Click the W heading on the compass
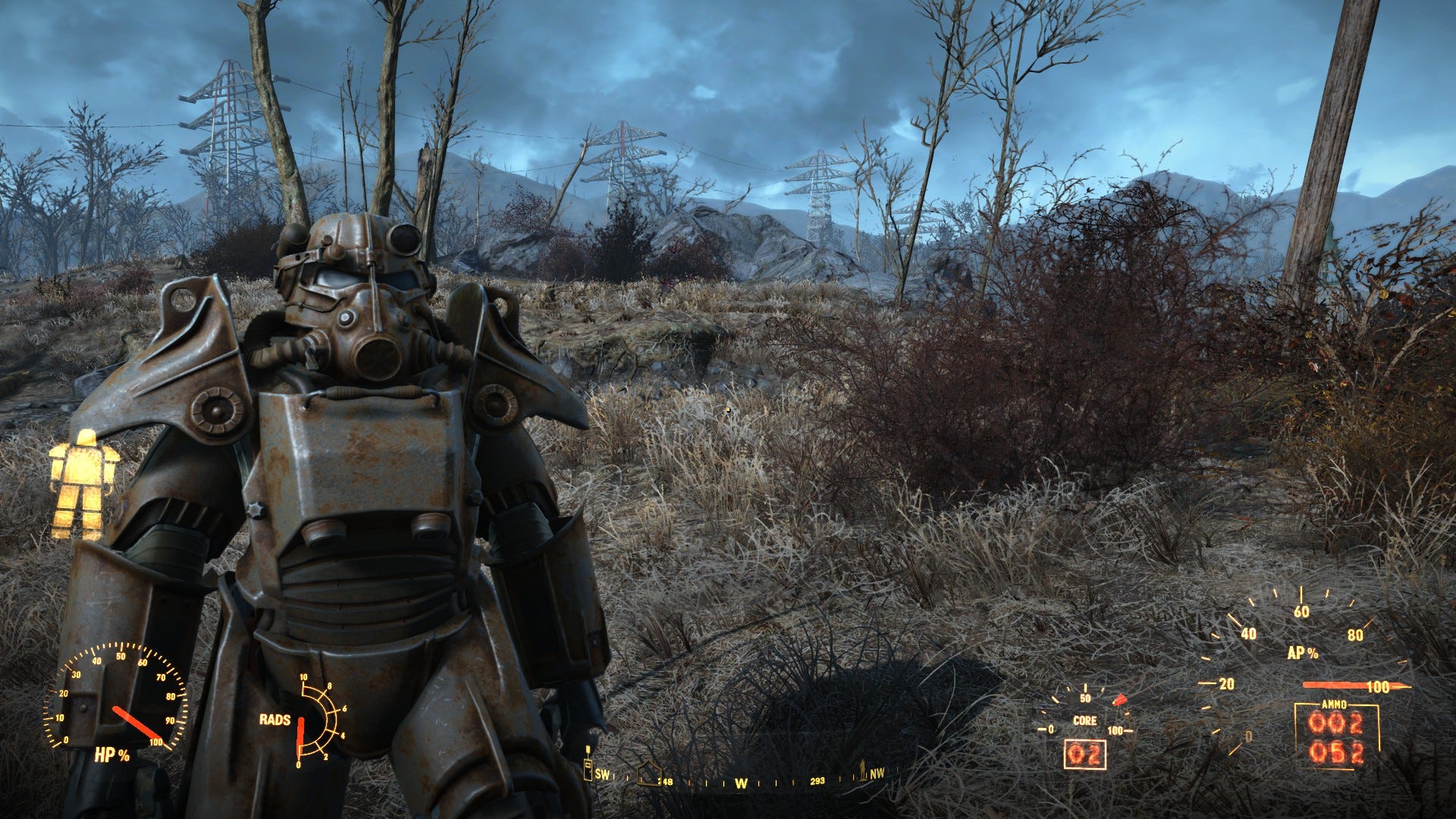Viewport: 1456px width, 819px height. coord(741,783)
